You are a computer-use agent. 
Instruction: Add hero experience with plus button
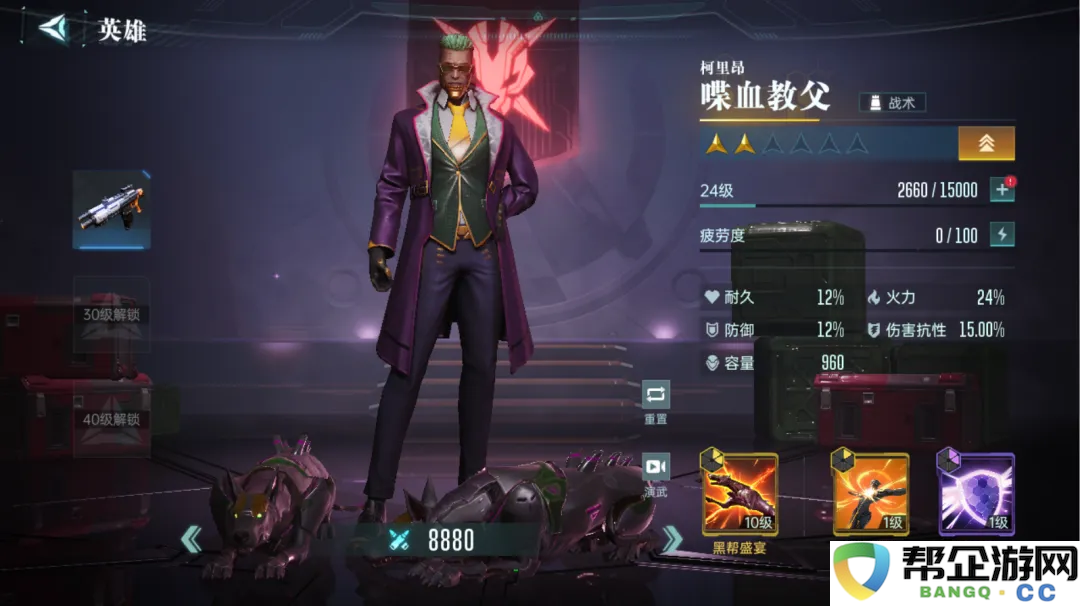click(1001, 190)
